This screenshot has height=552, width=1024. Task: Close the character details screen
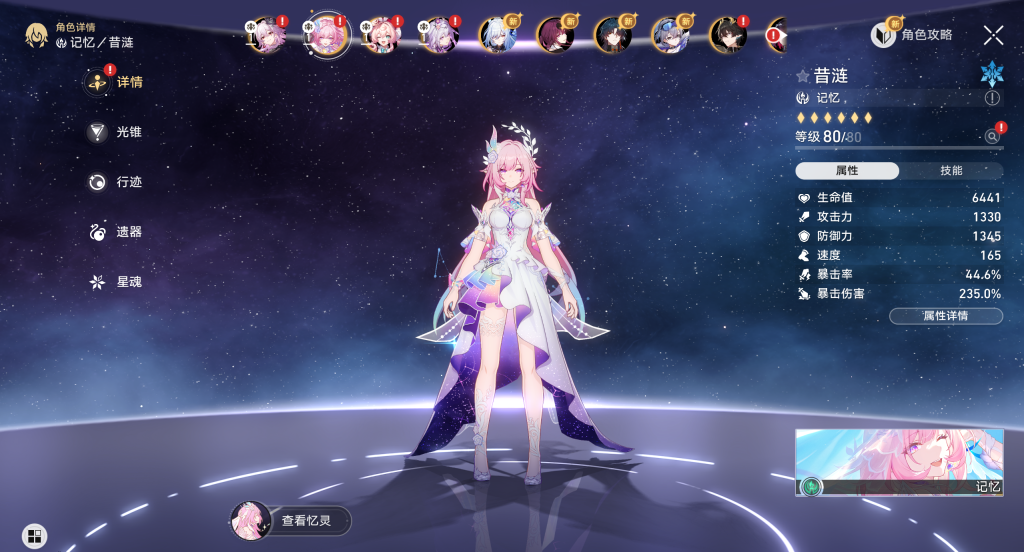[993, 35]
